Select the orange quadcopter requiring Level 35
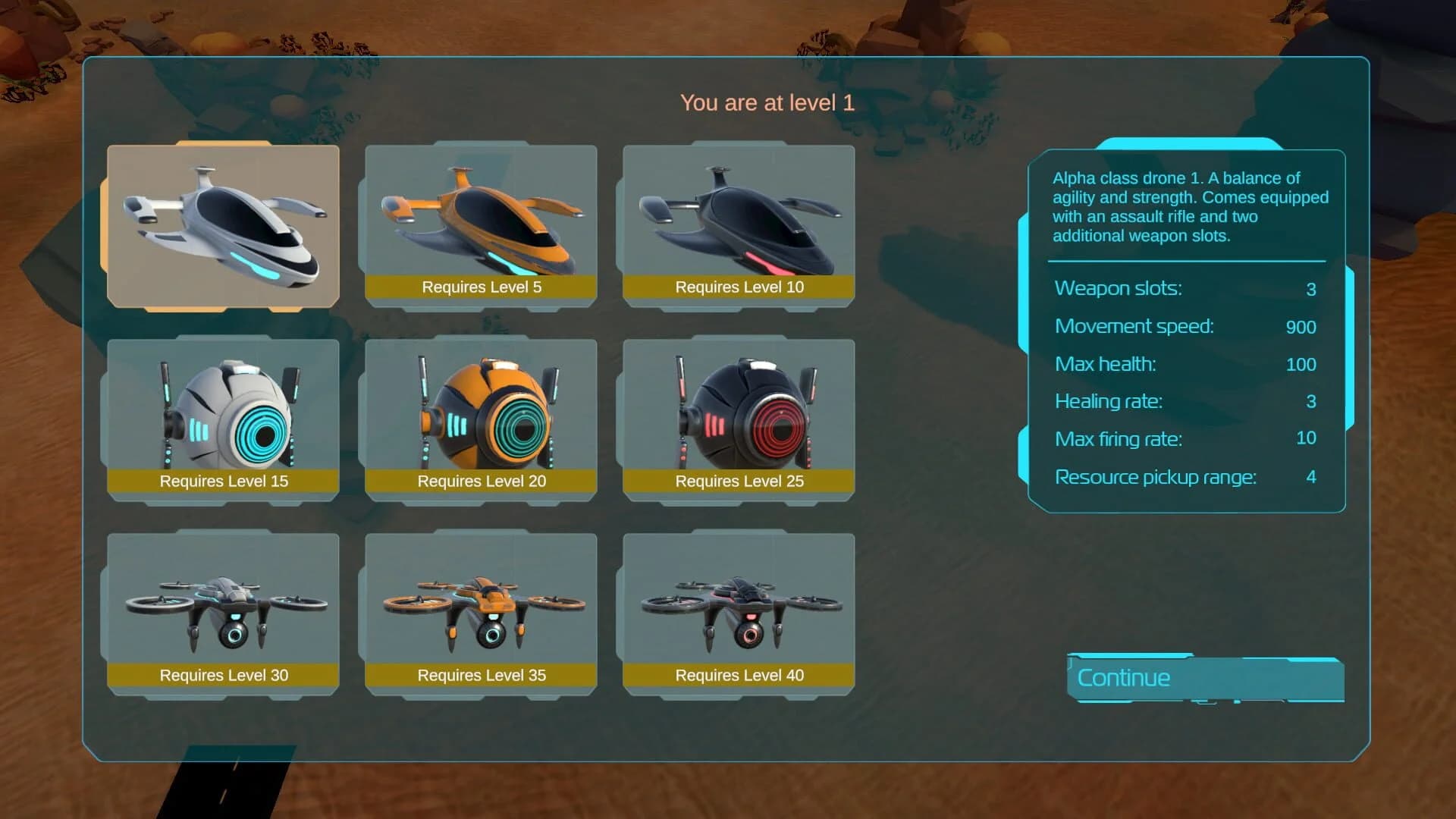 [482, 607]
